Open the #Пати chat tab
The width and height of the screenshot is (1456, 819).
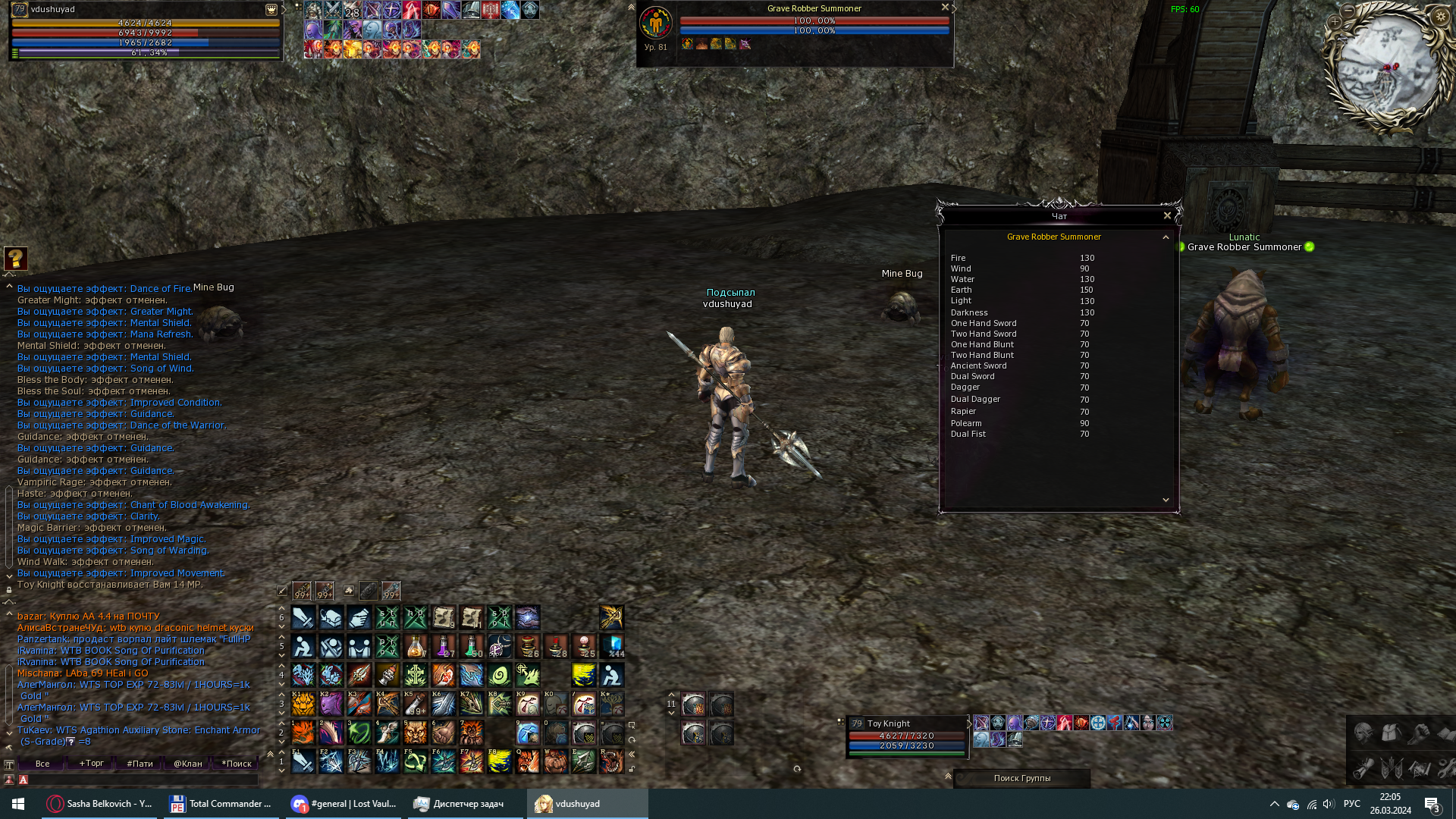(140, 764)
